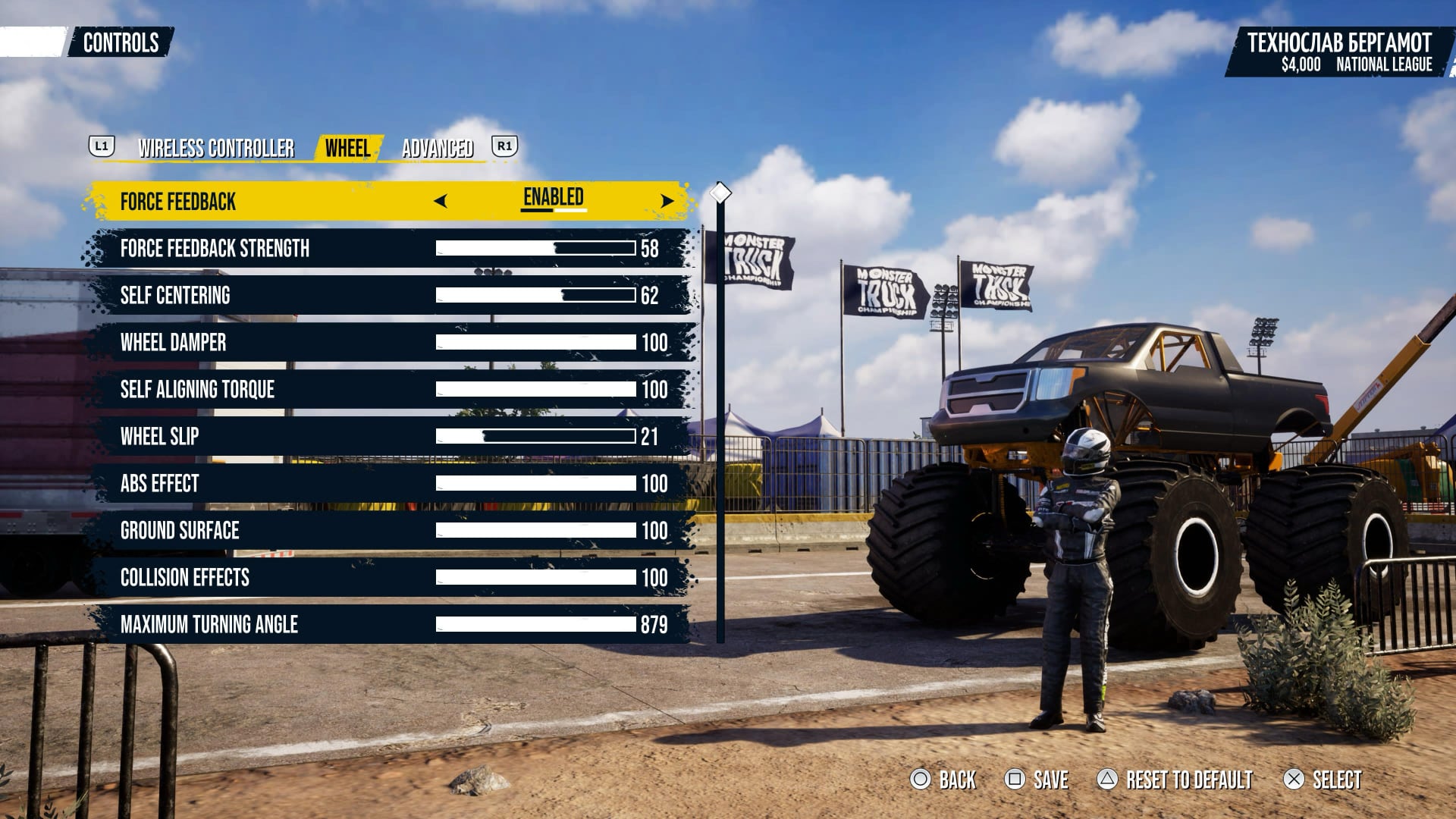The height and width of the screenshot is (819, 1456).
Task: Change the Wheel Damper slider
Action: 535,342
